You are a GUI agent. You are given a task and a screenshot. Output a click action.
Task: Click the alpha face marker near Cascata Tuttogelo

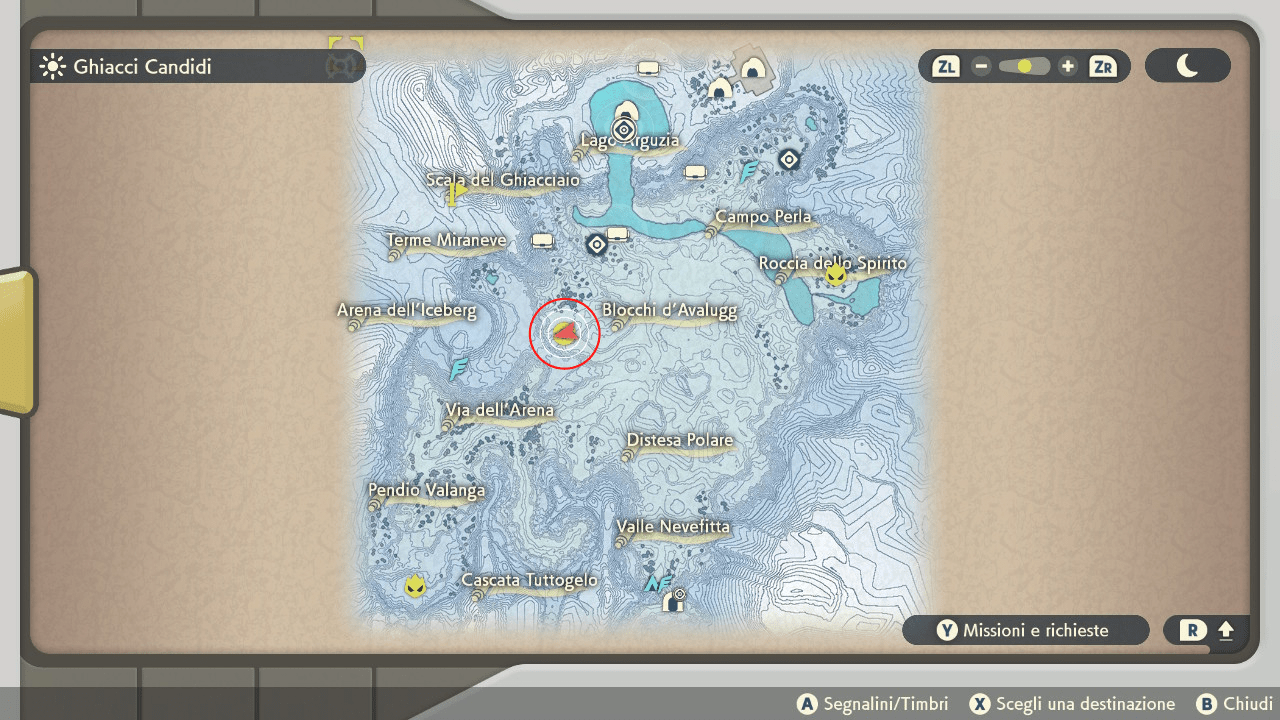(415, 587)
